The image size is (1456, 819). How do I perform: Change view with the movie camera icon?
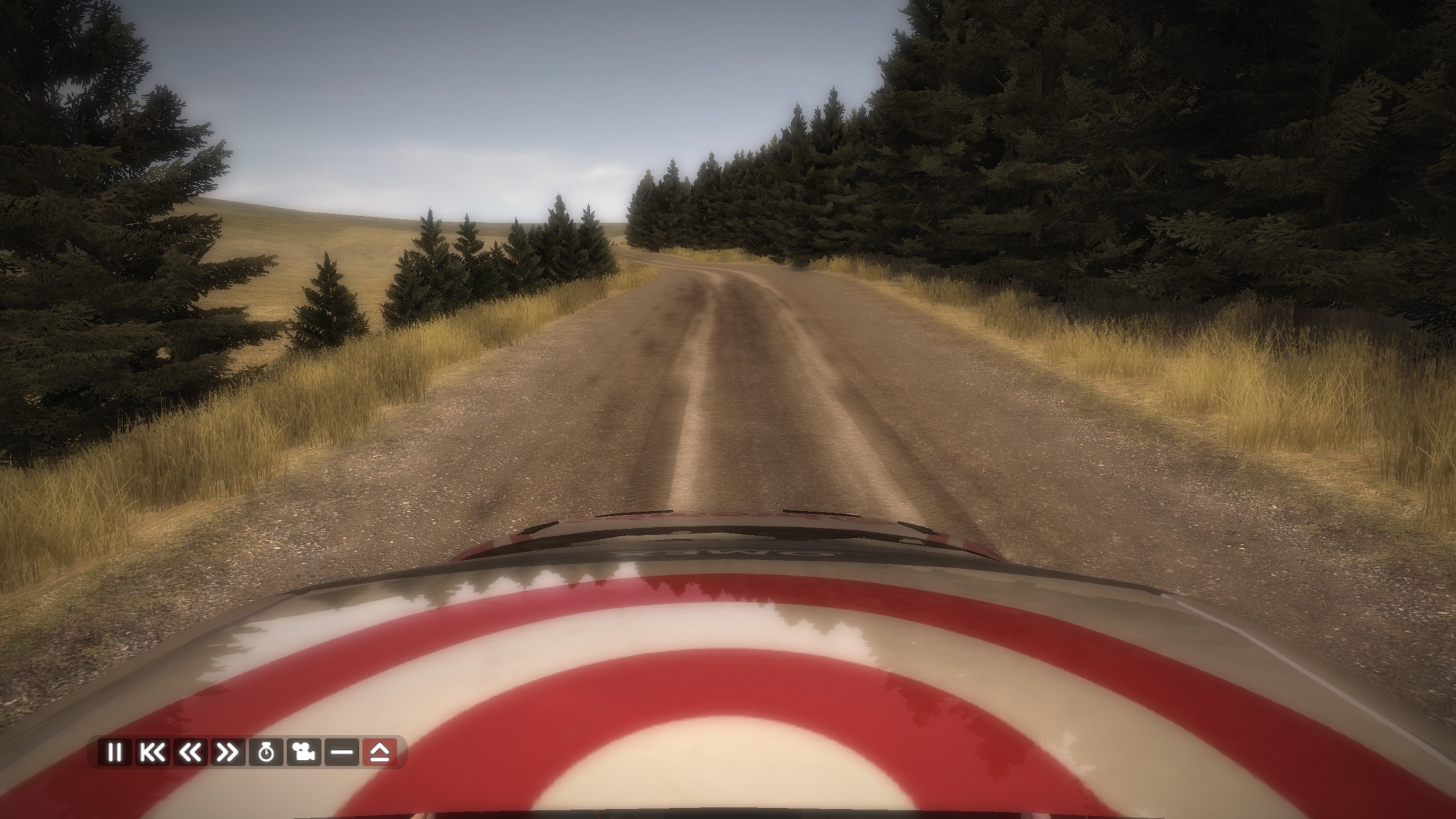304,752
